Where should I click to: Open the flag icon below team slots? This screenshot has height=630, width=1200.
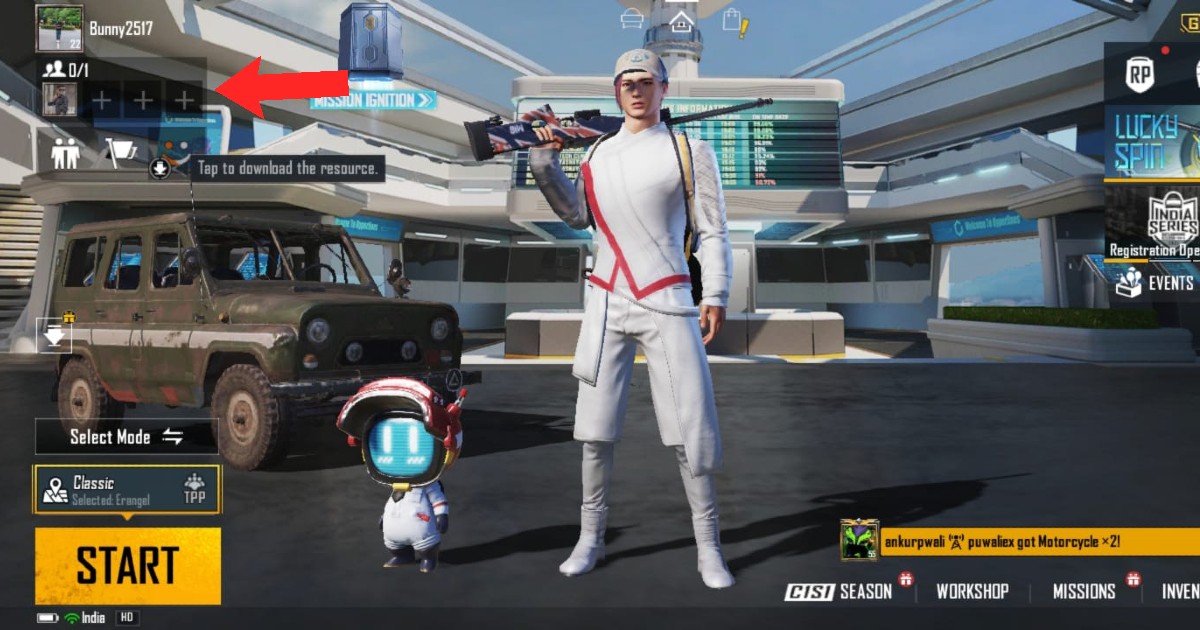(121, 151)
